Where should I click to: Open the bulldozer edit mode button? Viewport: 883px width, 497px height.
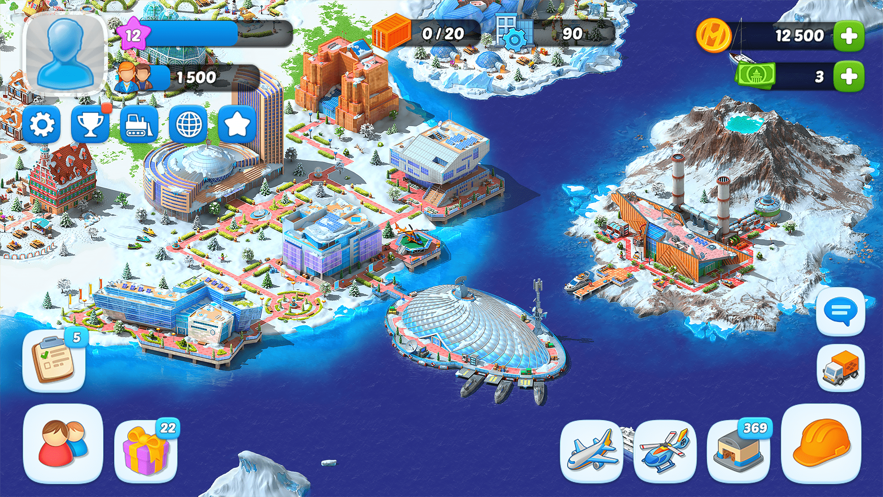point(139,125)
